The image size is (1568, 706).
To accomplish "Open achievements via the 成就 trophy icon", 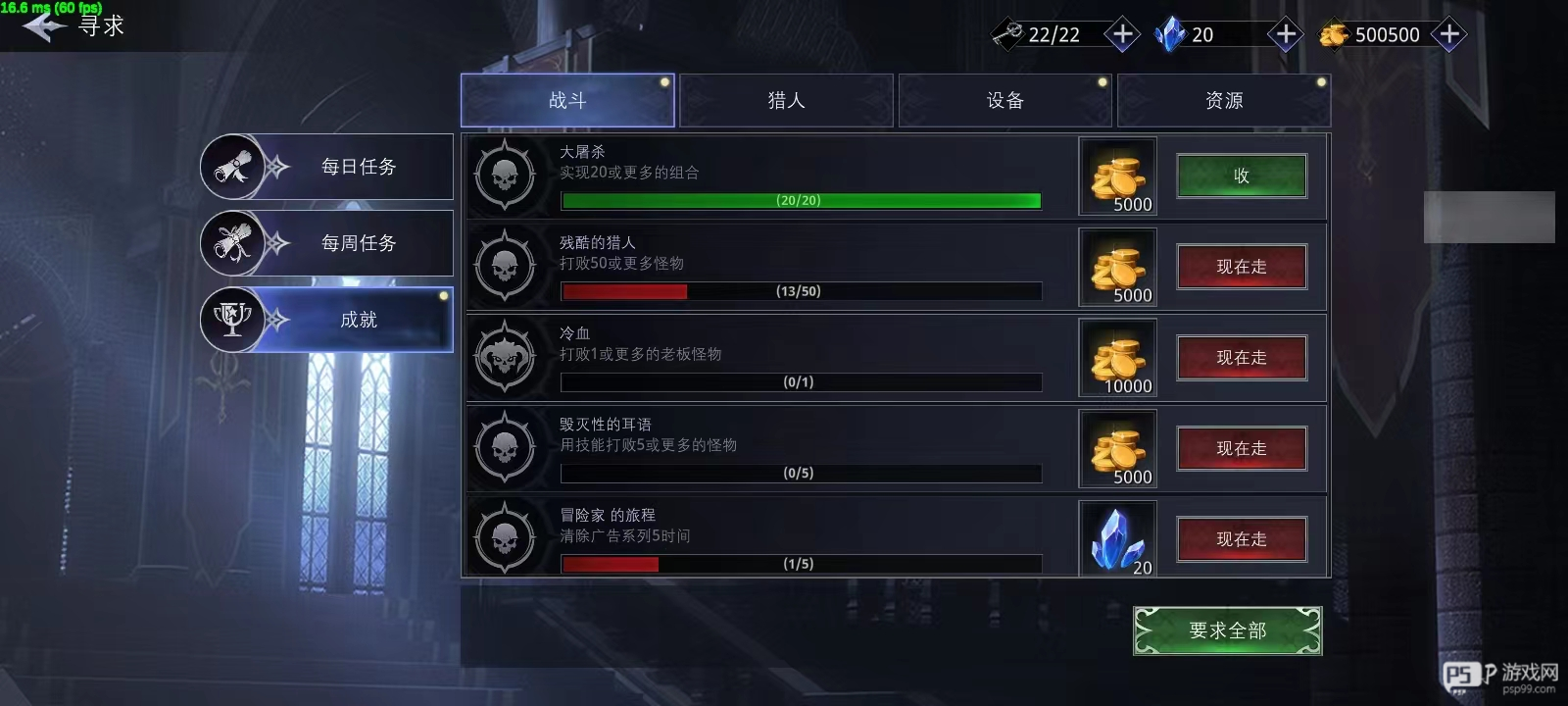I will (232, 320).
